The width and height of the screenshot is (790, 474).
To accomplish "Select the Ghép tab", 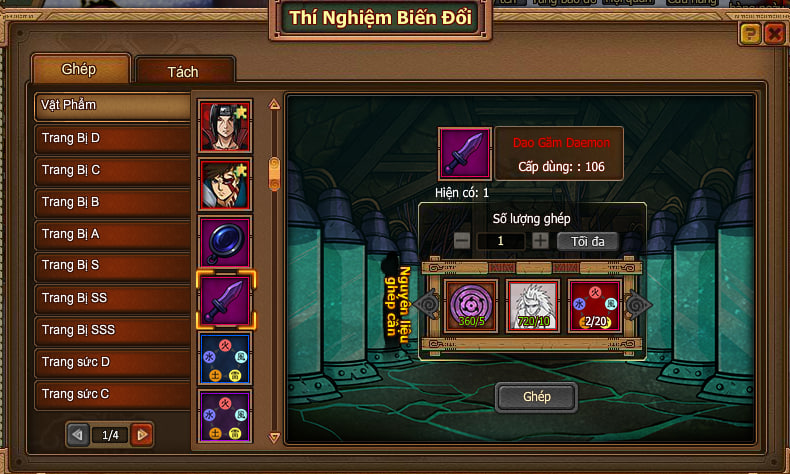I will pyautogui.click(x=80, y=69).
